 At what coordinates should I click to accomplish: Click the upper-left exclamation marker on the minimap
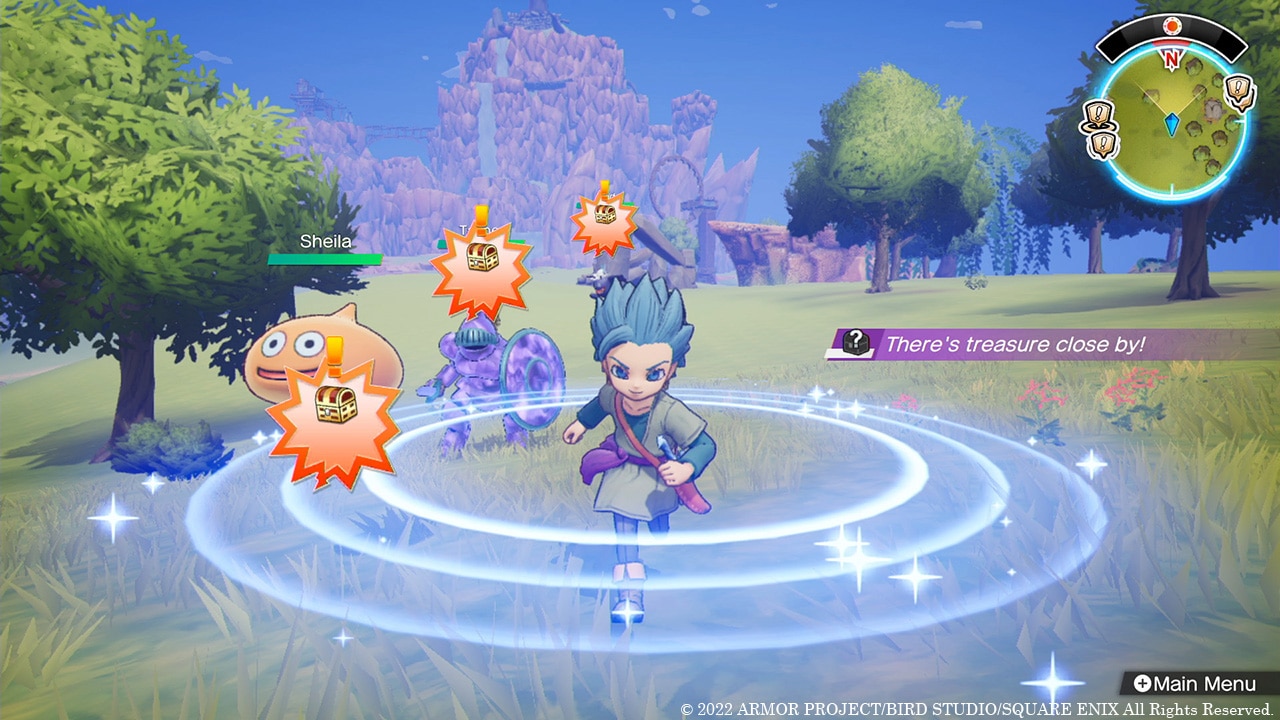click(1098, 115)
